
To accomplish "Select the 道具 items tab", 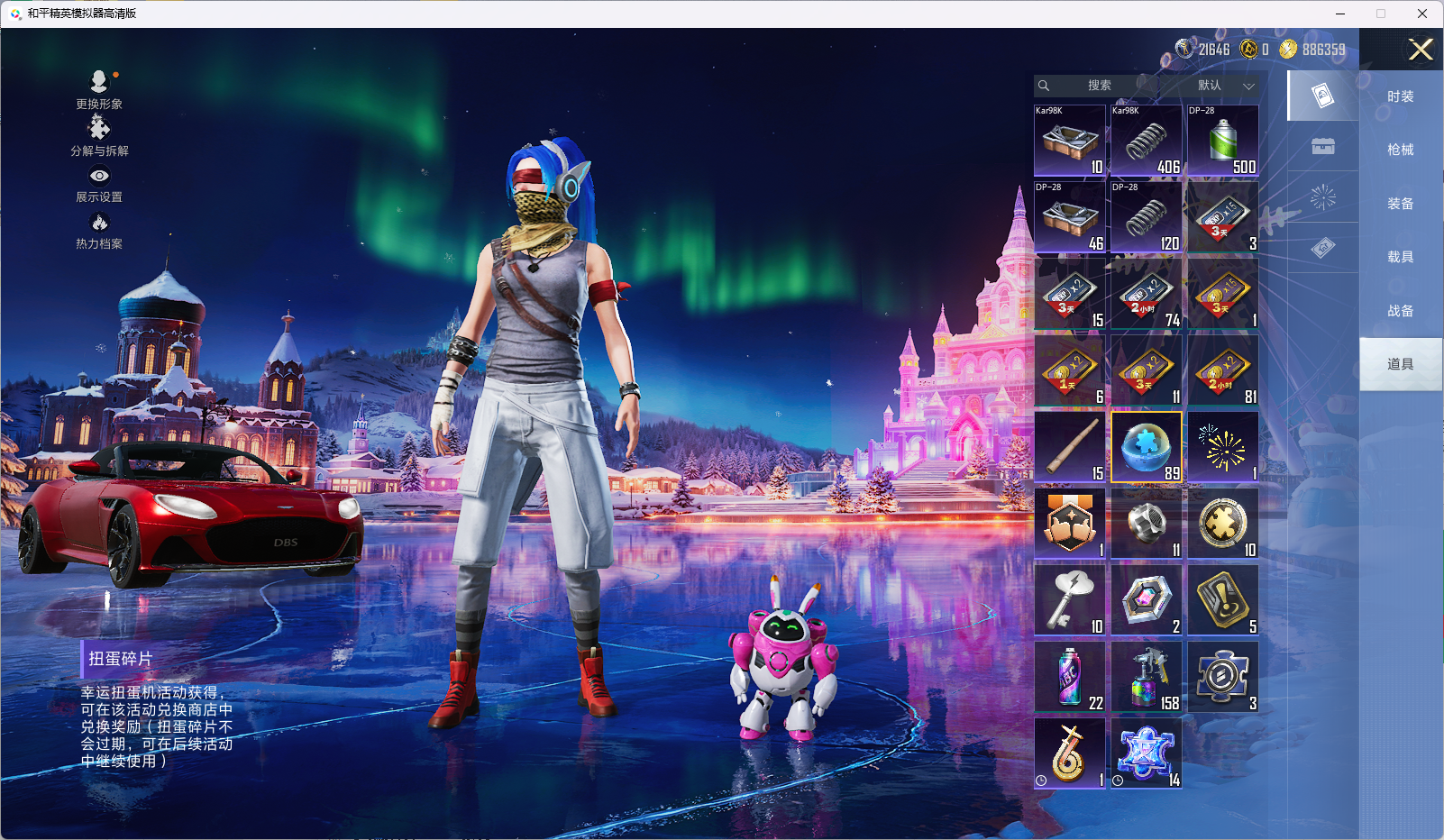I will 1400,364.
